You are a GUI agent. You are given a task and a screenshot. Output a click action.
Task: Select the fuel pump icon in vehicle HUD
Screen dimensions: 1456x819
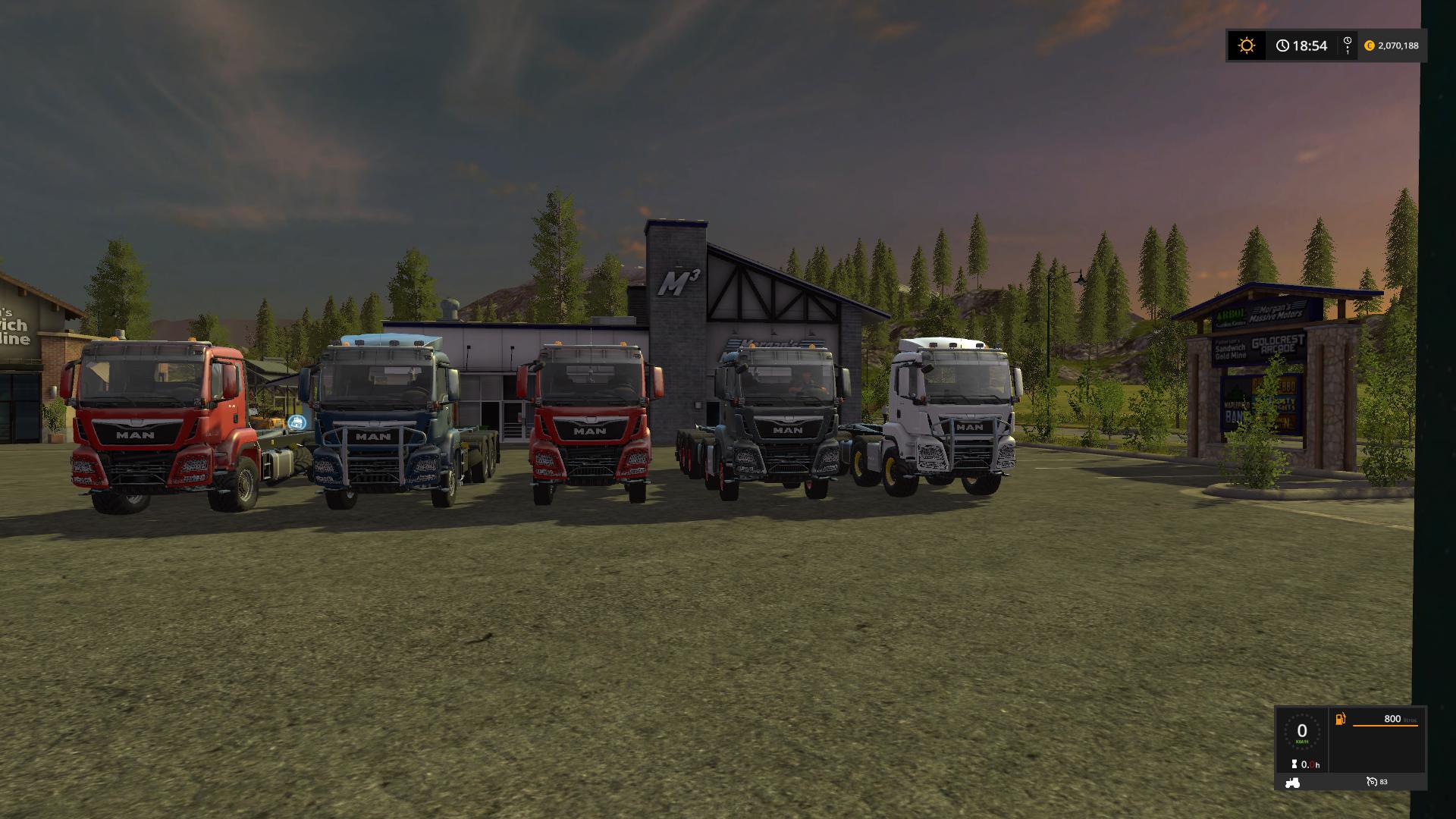(1340, 719)
